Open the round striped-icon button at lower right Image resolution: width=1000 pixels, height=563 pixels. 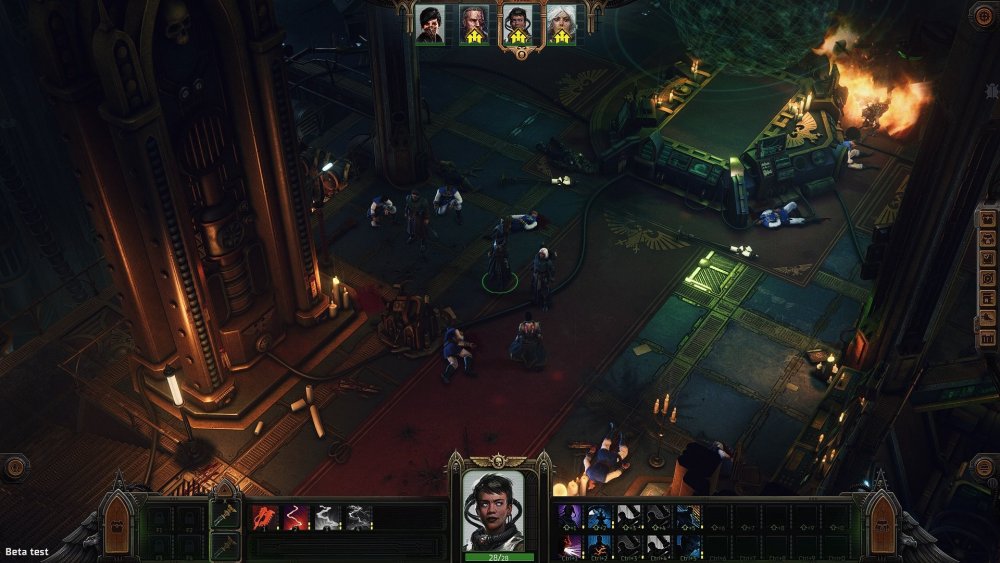(984, 469)
